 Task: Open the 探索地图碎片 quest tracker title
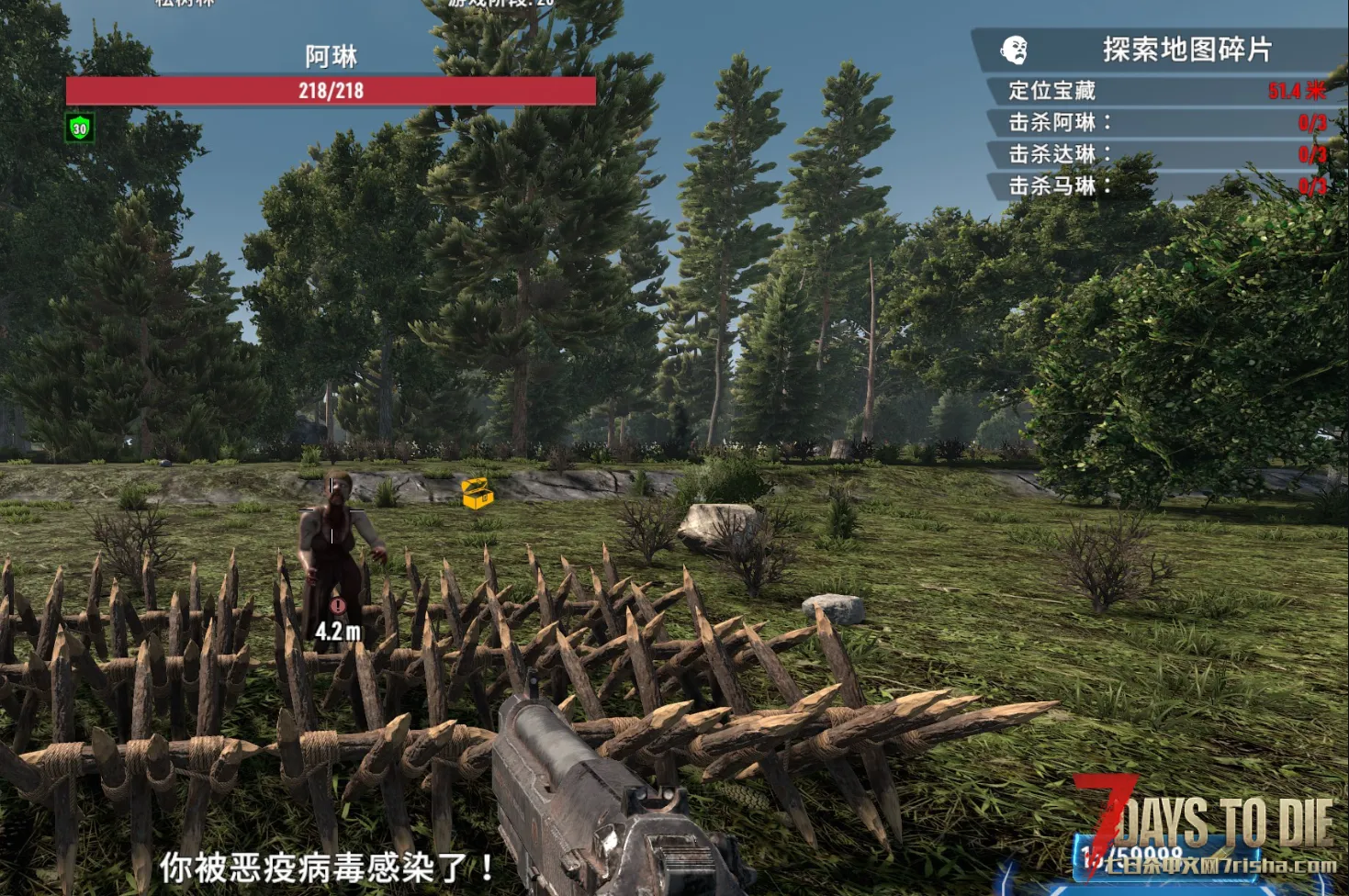[1186, 50]
